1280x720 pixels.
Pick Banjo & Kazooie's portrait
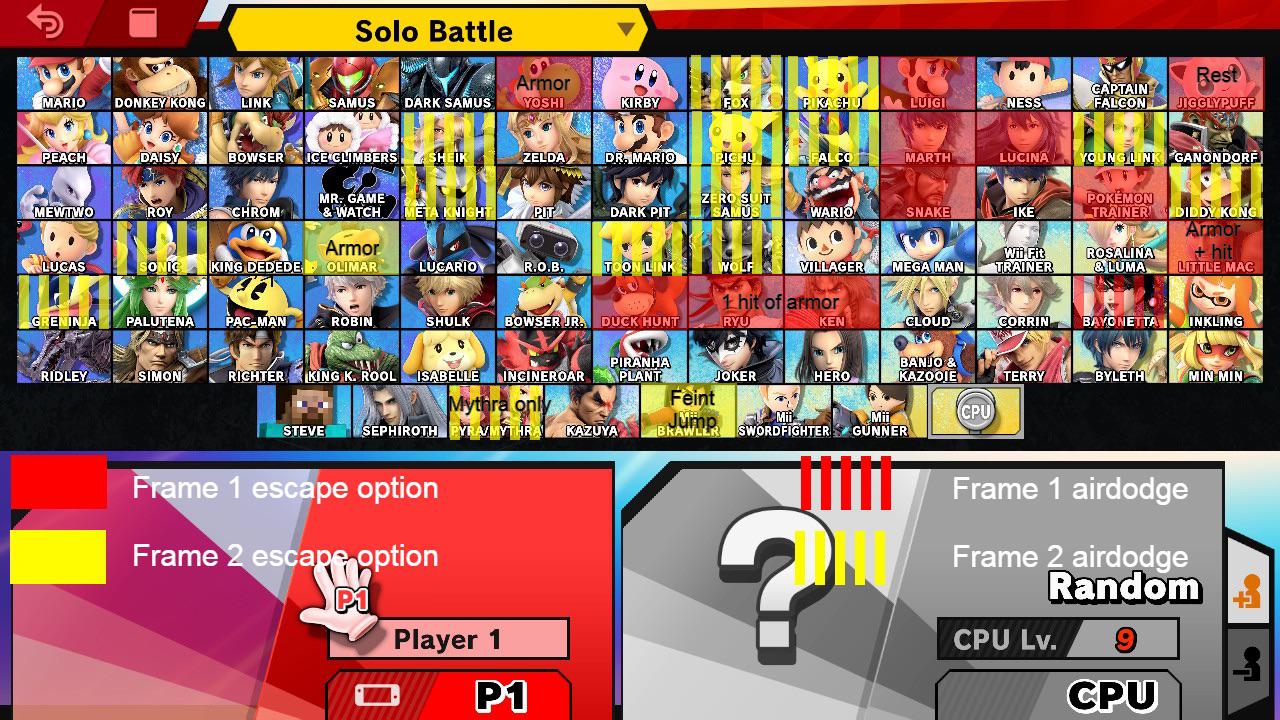pyautogui.click(x=929, y=356)
